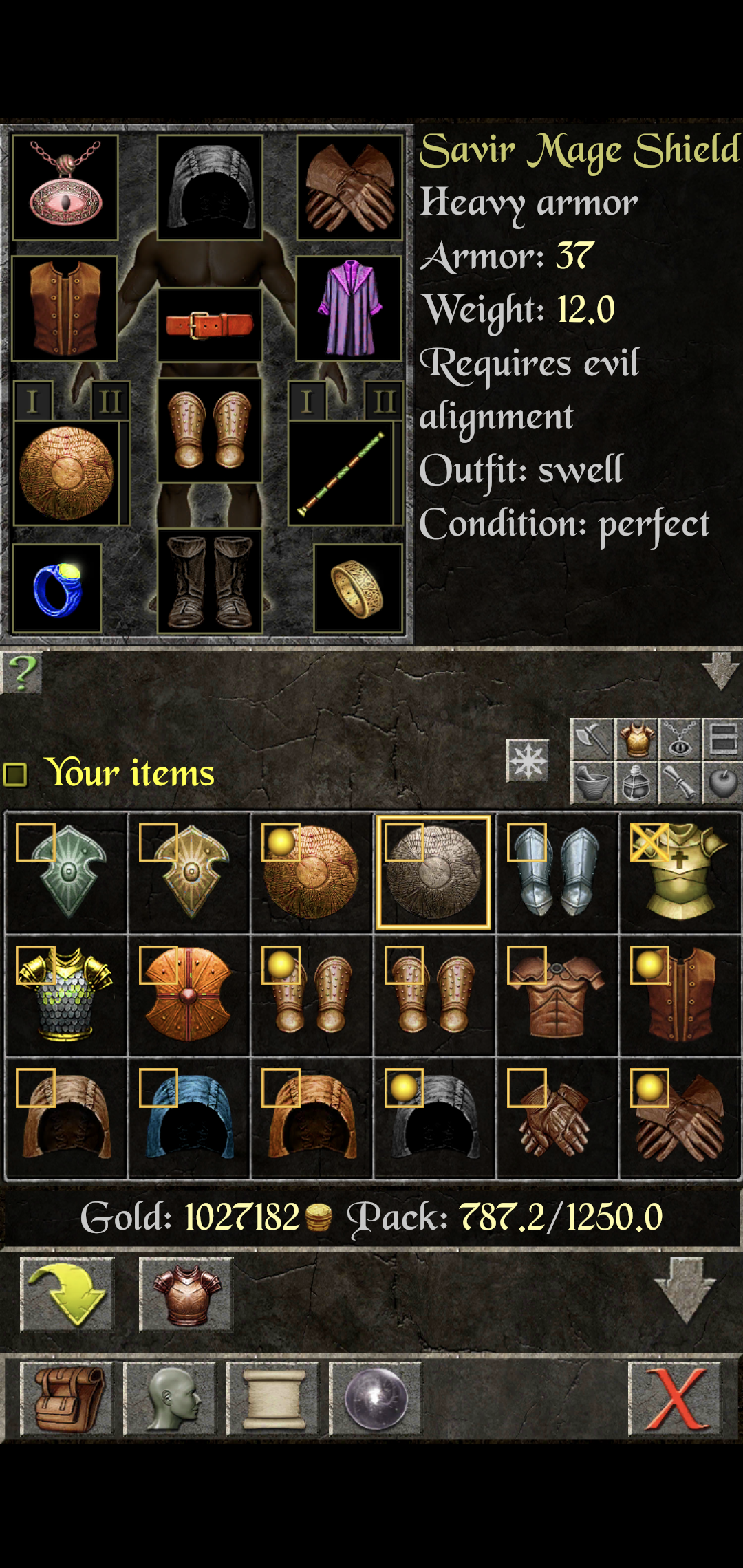Open the scroll journal tab
Viewport: 743px width, 1568px height.
[273, 1399]
